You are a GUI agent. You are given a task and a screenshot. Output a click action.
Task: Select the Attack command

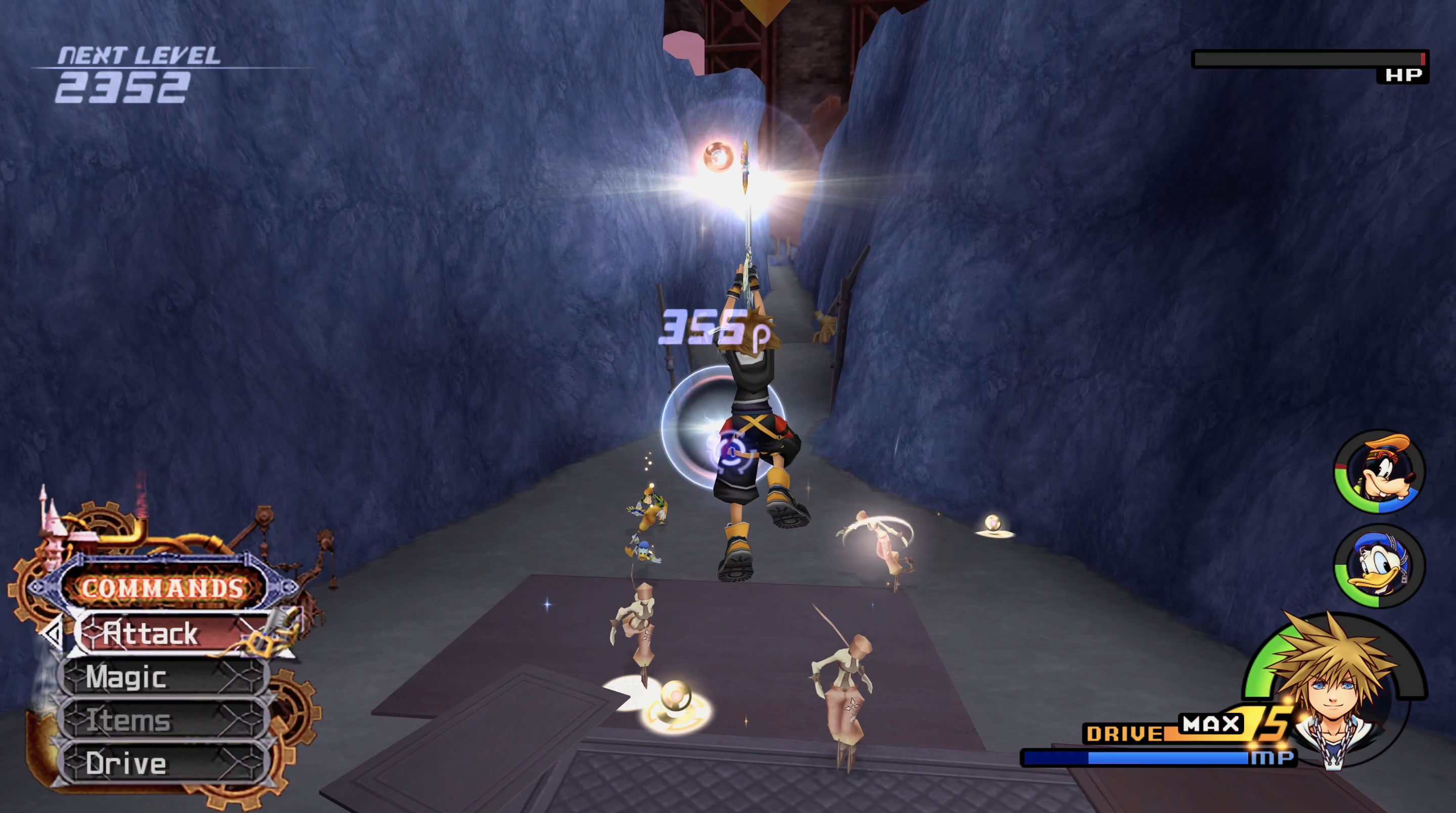pos(169,633)
